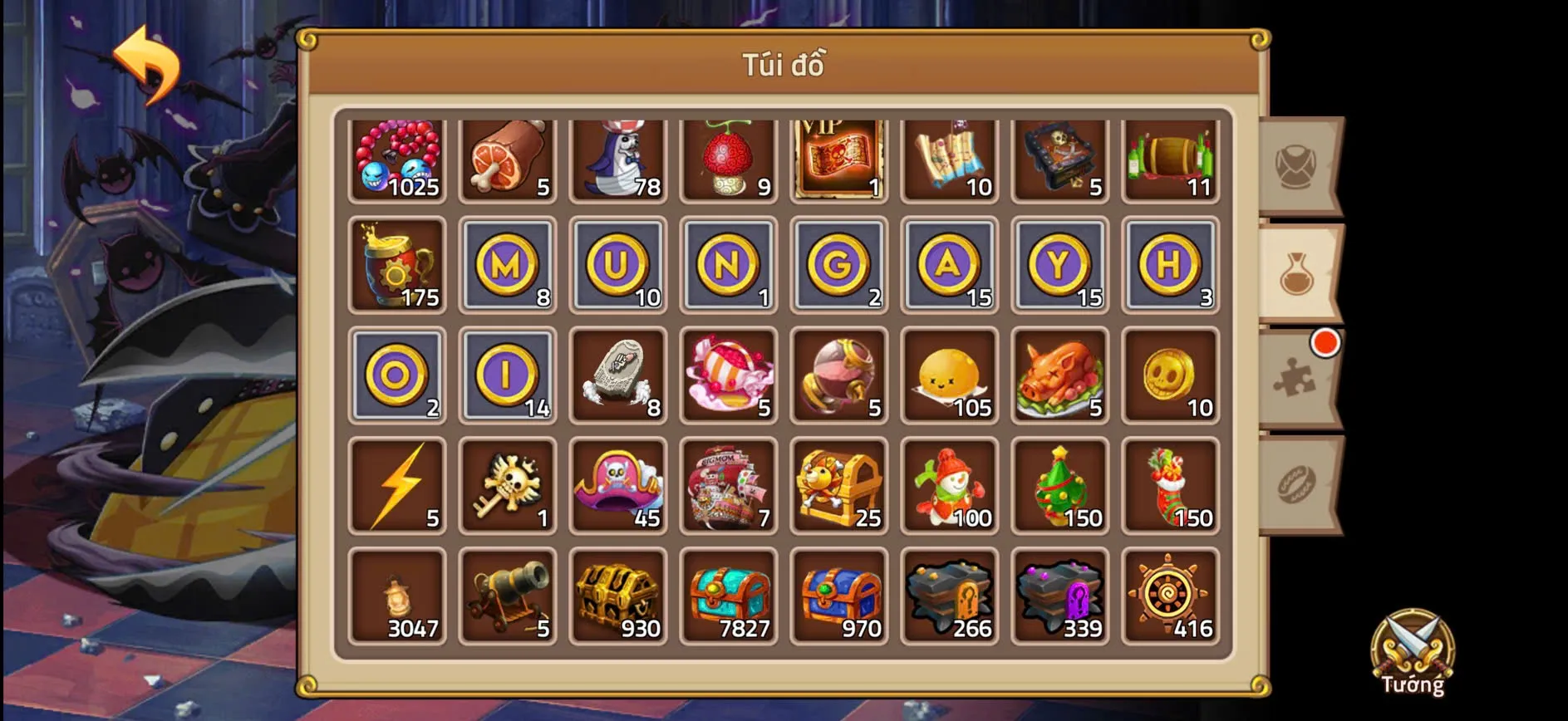Tap the orange back arrow
Screen dimensions: 1568x721
[x=150, y=62]
